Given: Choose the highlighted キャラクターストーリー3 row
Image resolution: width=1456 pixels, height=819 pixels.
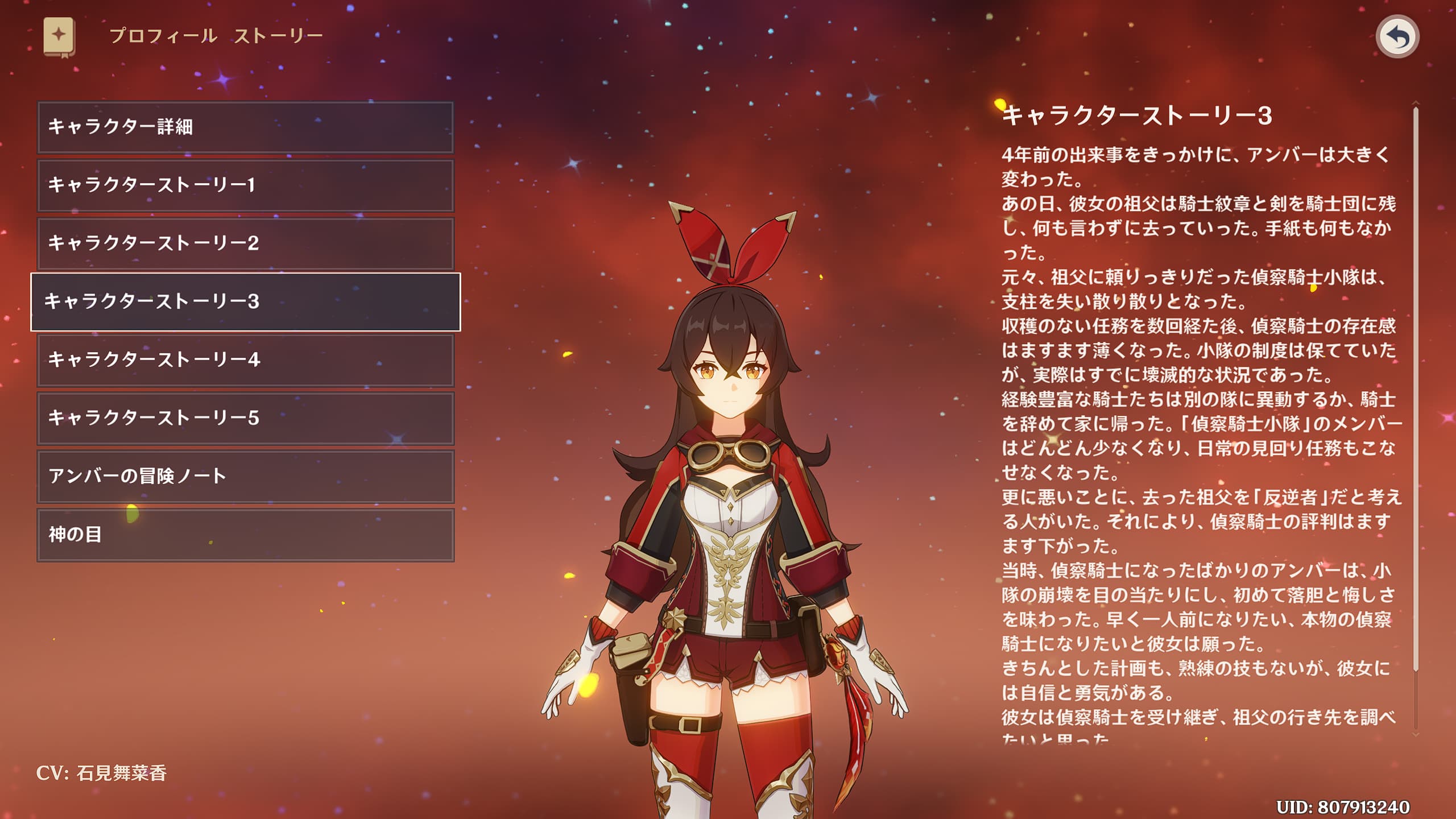Looking at the screenshot, I should tap(245, 301).
